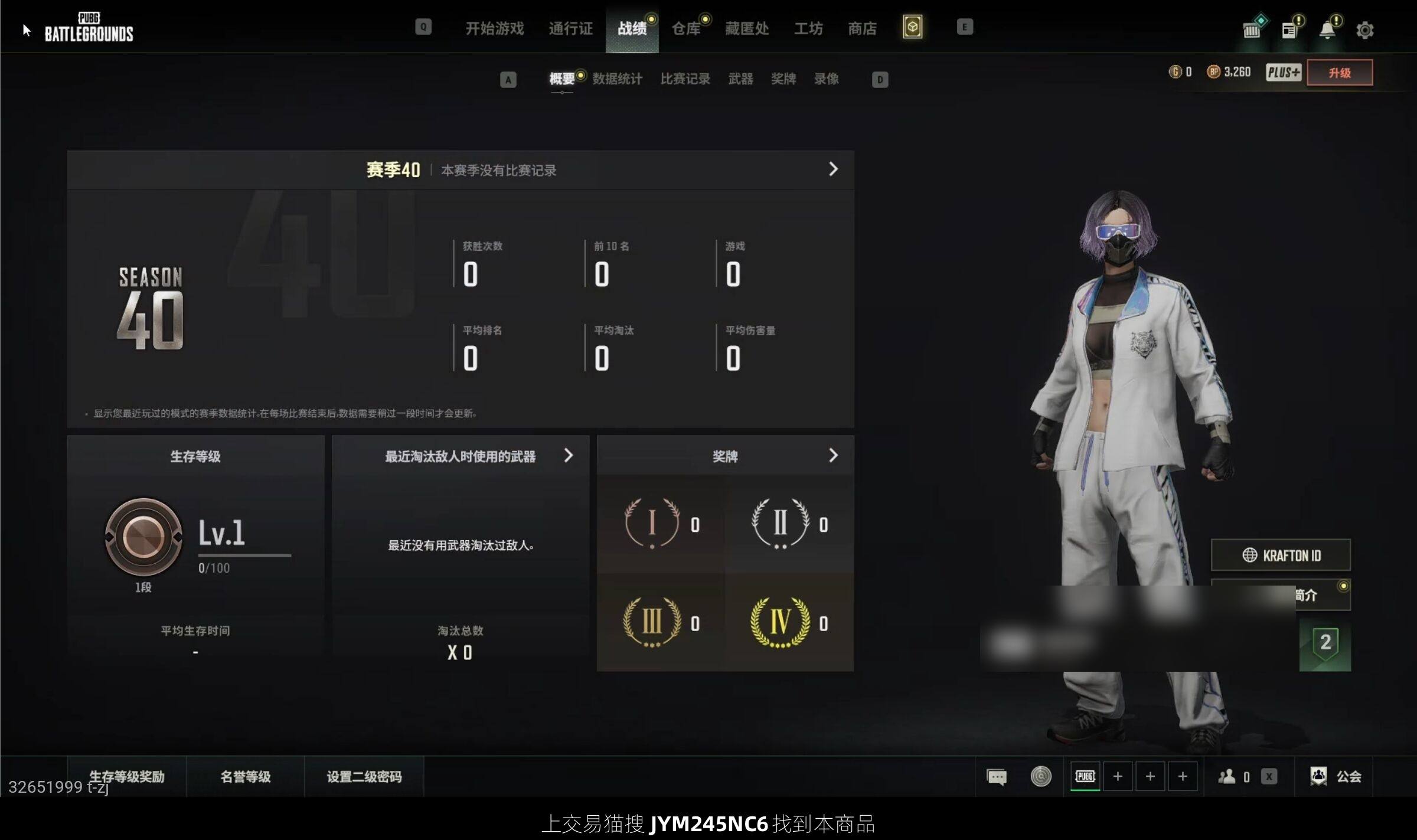Open the 公会 clan button
This screenshot has width=1417, height=840.
tap(1336, 776)
